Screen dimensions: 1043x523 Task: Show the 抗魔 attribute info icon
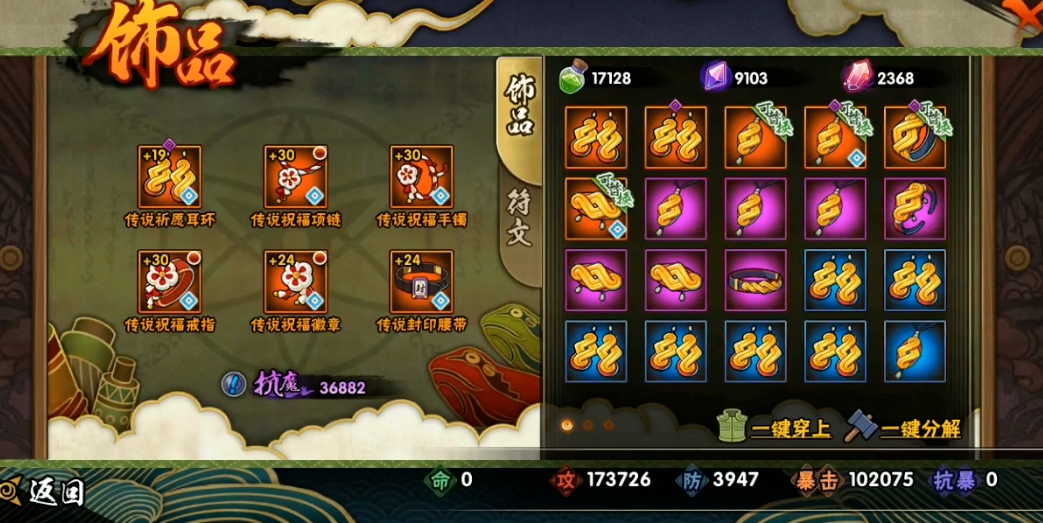click(x=234, y=384)
